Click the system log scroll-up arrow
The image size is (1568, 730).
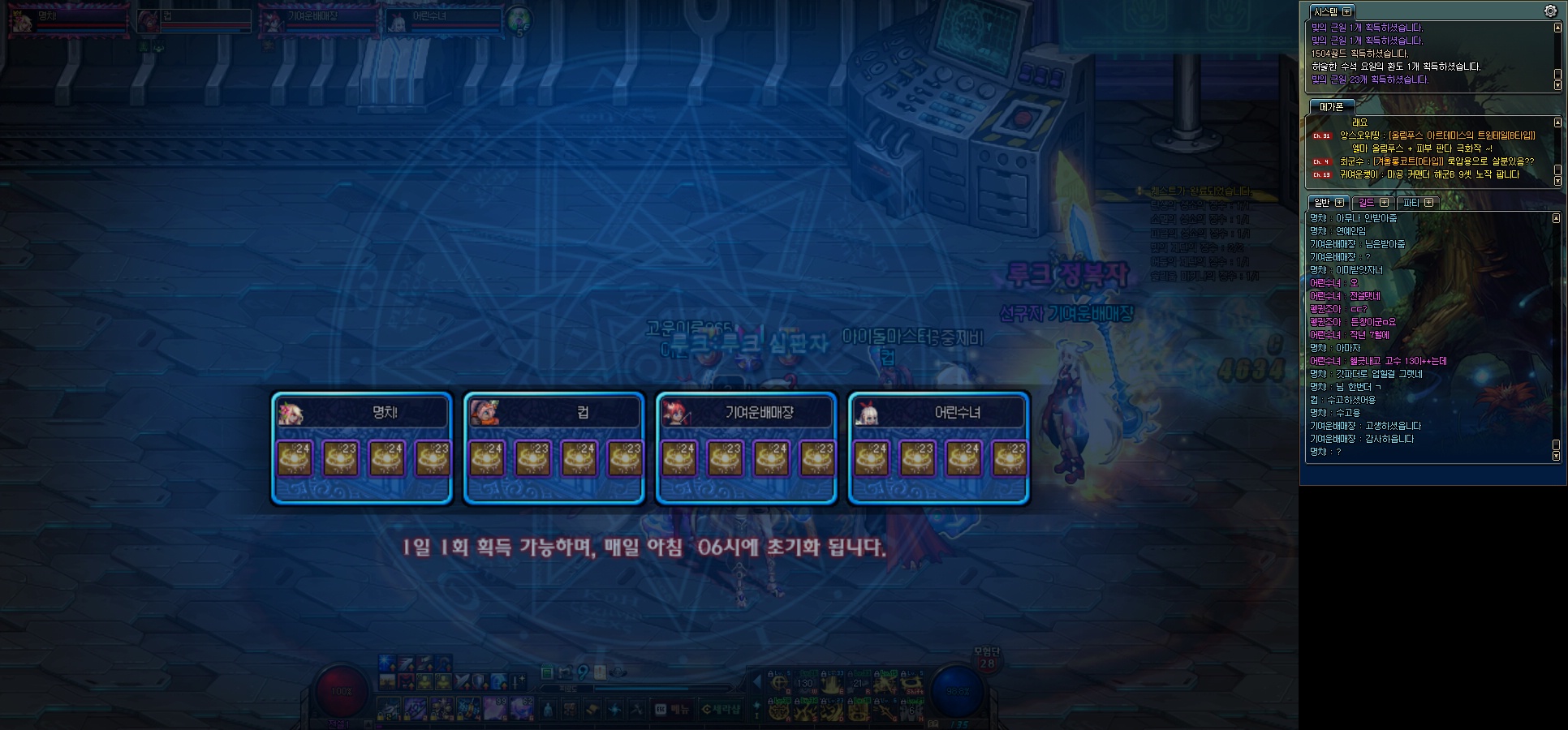pyautogui.click(x=1557, y=28)
